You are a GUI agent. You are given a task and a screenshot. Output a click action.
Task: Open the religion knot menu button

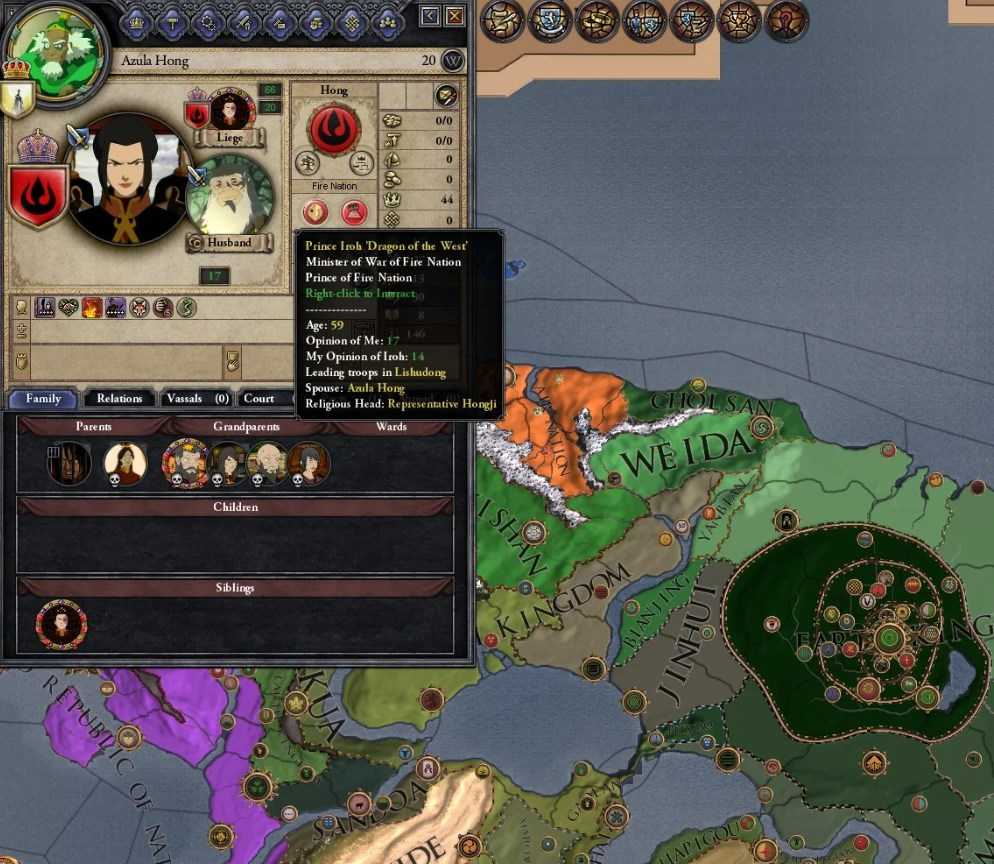[x=351, y=20]
